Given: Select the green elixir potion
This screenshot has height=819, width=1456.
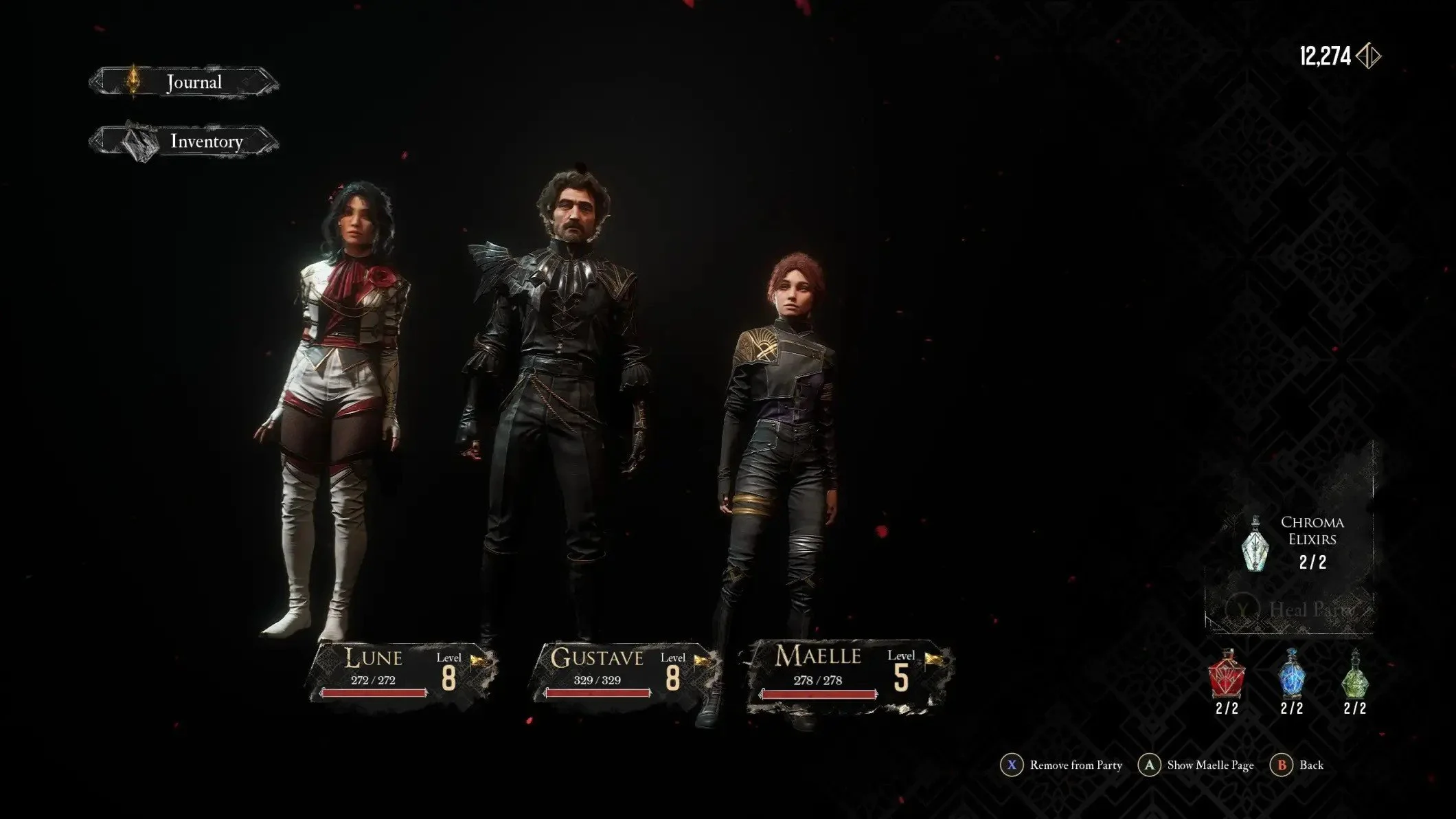Looking at the screenshot, I should click(1354, 675).
